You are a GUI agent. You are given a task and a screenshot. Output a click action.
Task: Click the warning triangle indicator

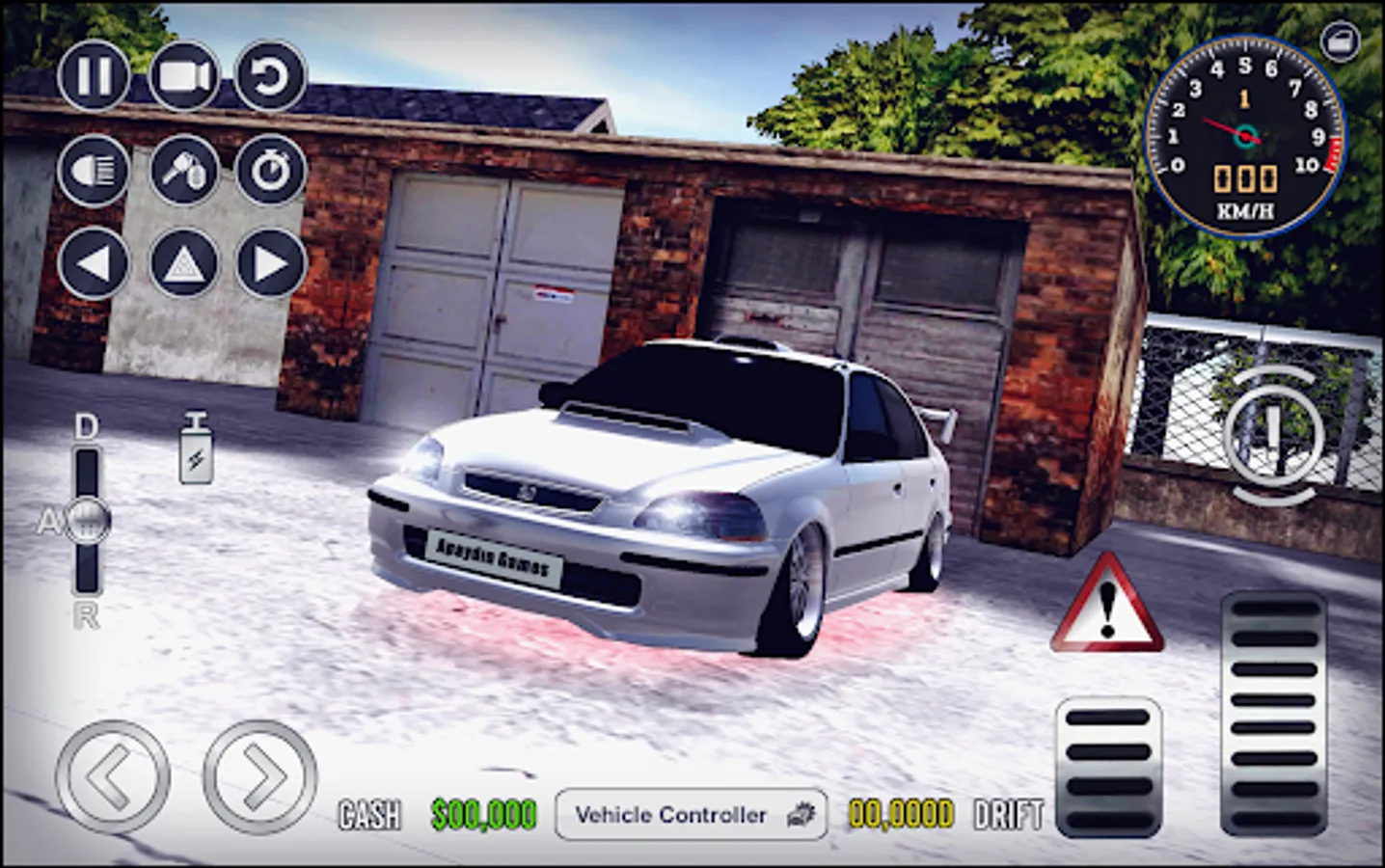click(x=1107, y=610)
